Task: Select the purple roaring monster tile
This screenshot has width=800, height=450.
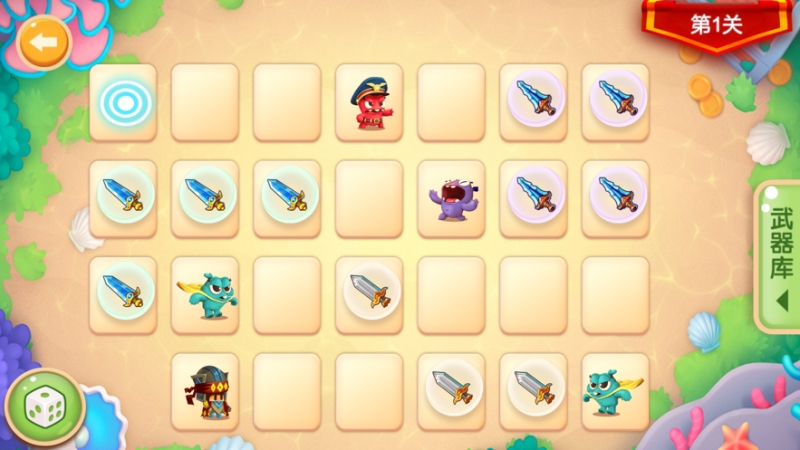Action: pyautogui.click(x=451, y=198)
